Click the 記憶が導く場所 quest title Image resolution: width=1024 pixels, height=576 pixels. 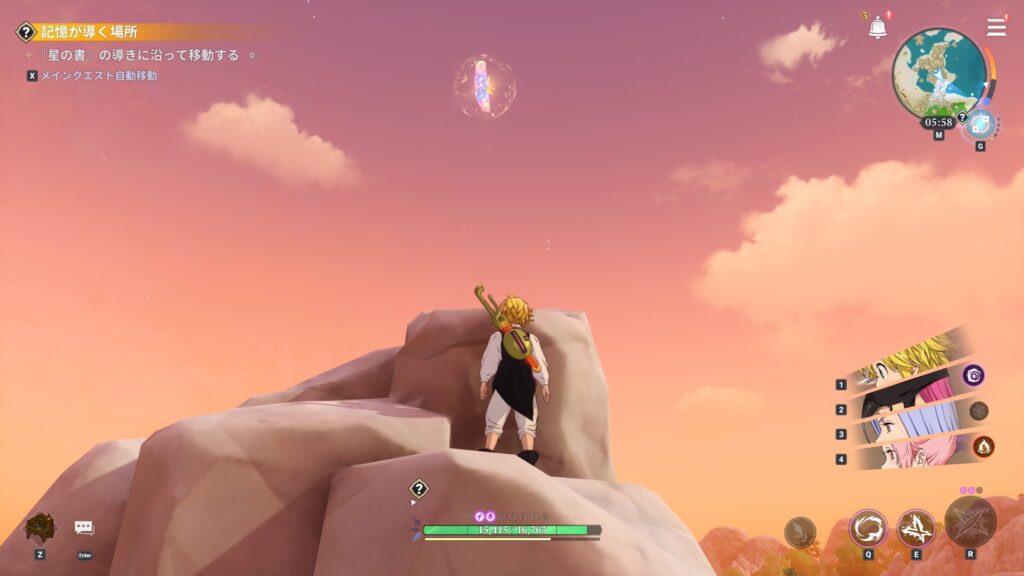pos(89,32)
